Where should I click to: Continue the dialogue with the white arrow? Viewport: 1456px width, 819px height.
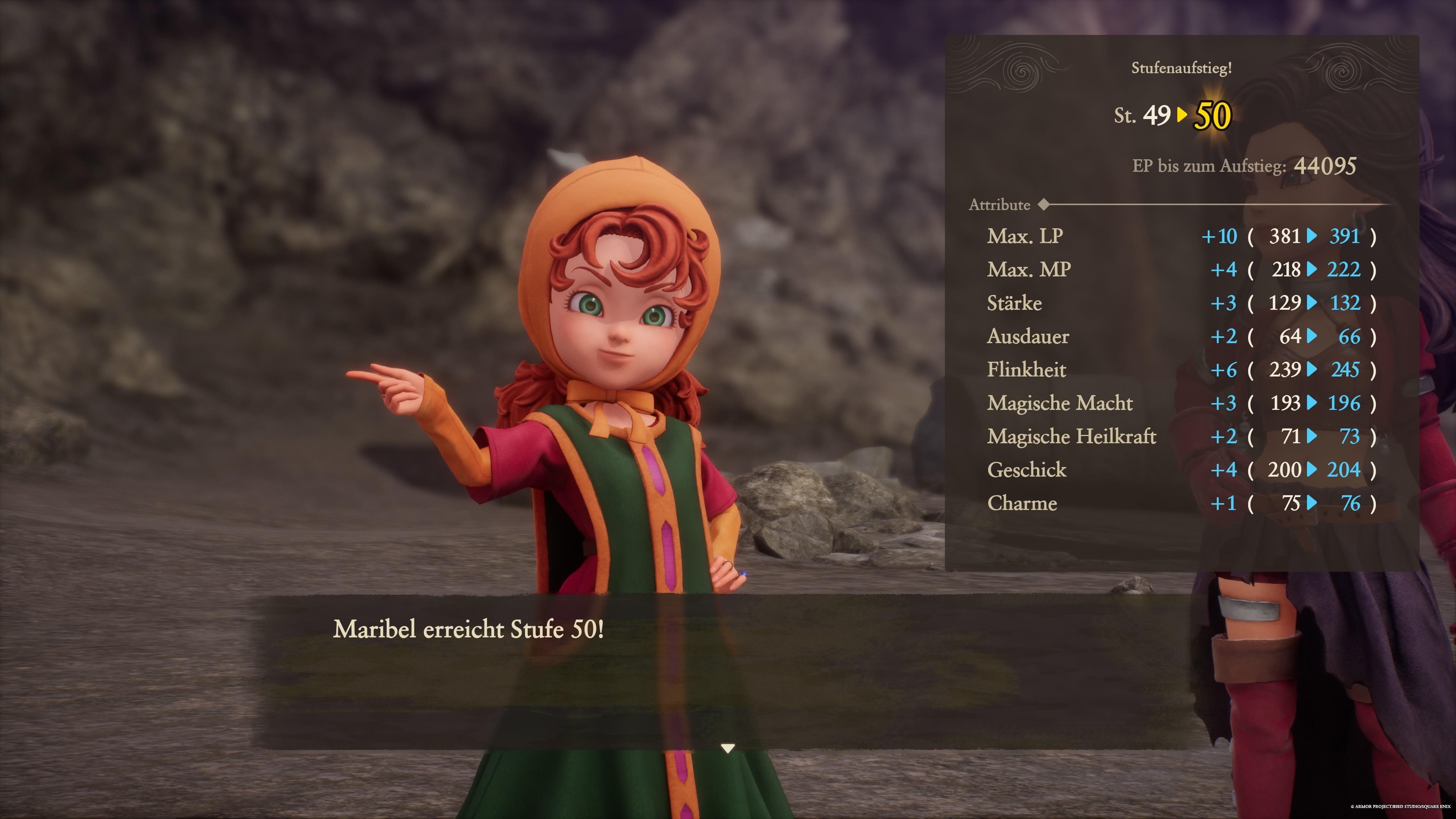point(728,748)
